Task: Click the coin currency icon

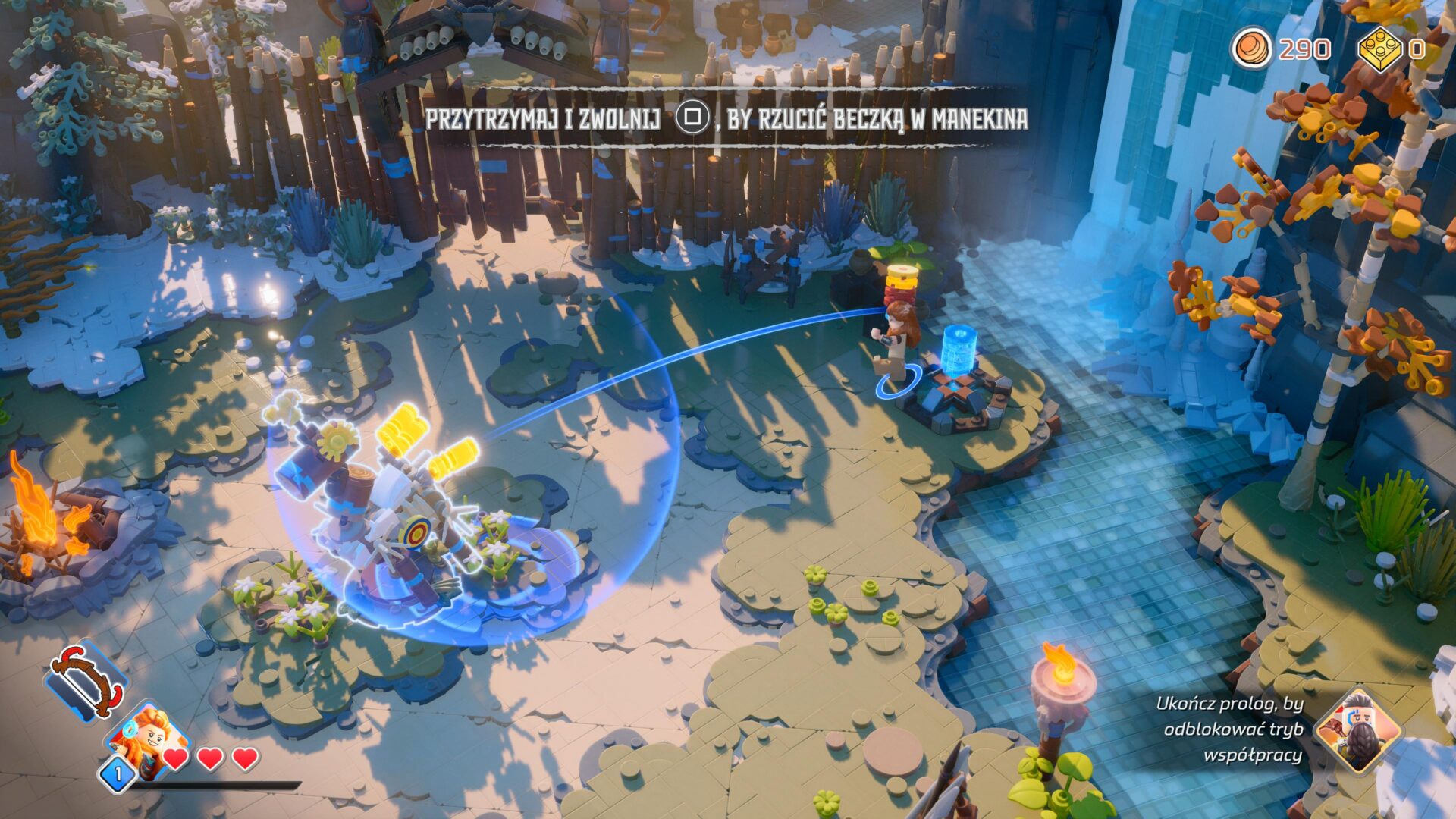Action: click(1251, 48)
